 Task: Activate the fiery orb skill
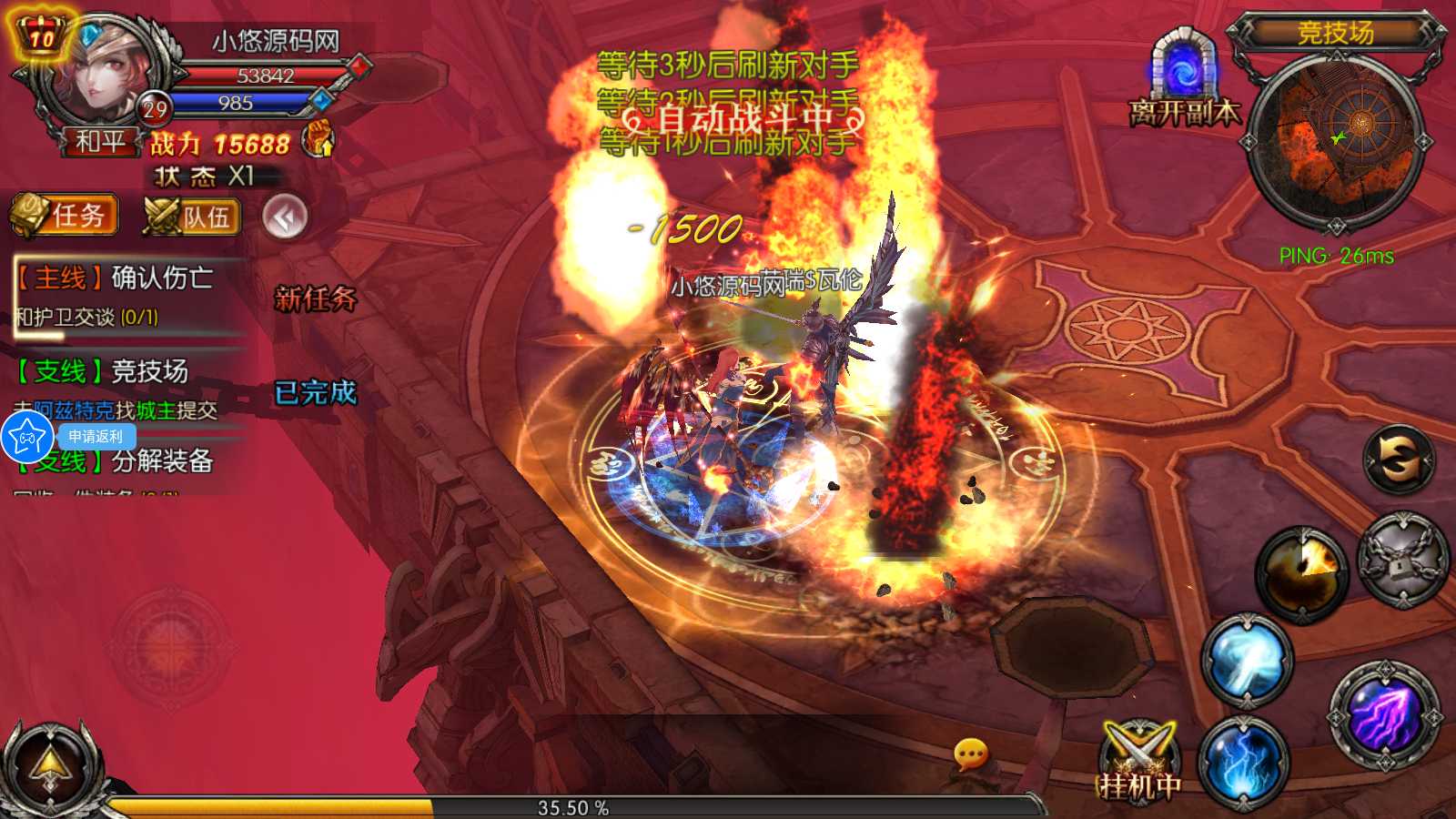[1301, 572]
